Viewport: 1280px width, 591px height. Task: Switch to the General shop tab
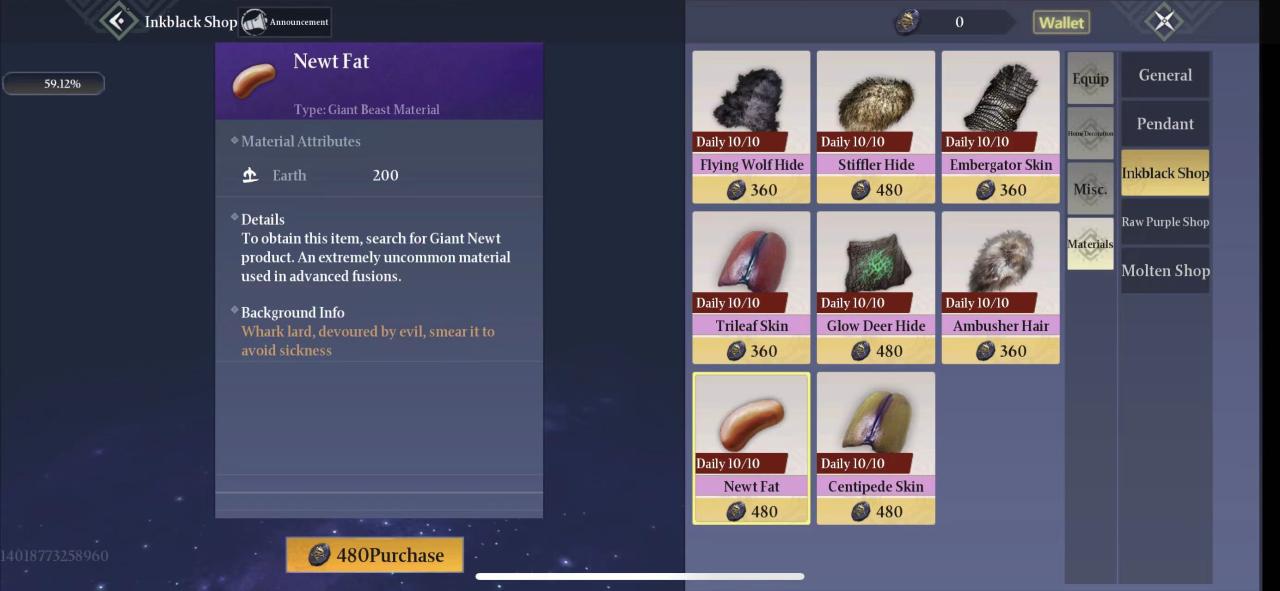point(1165,75)
